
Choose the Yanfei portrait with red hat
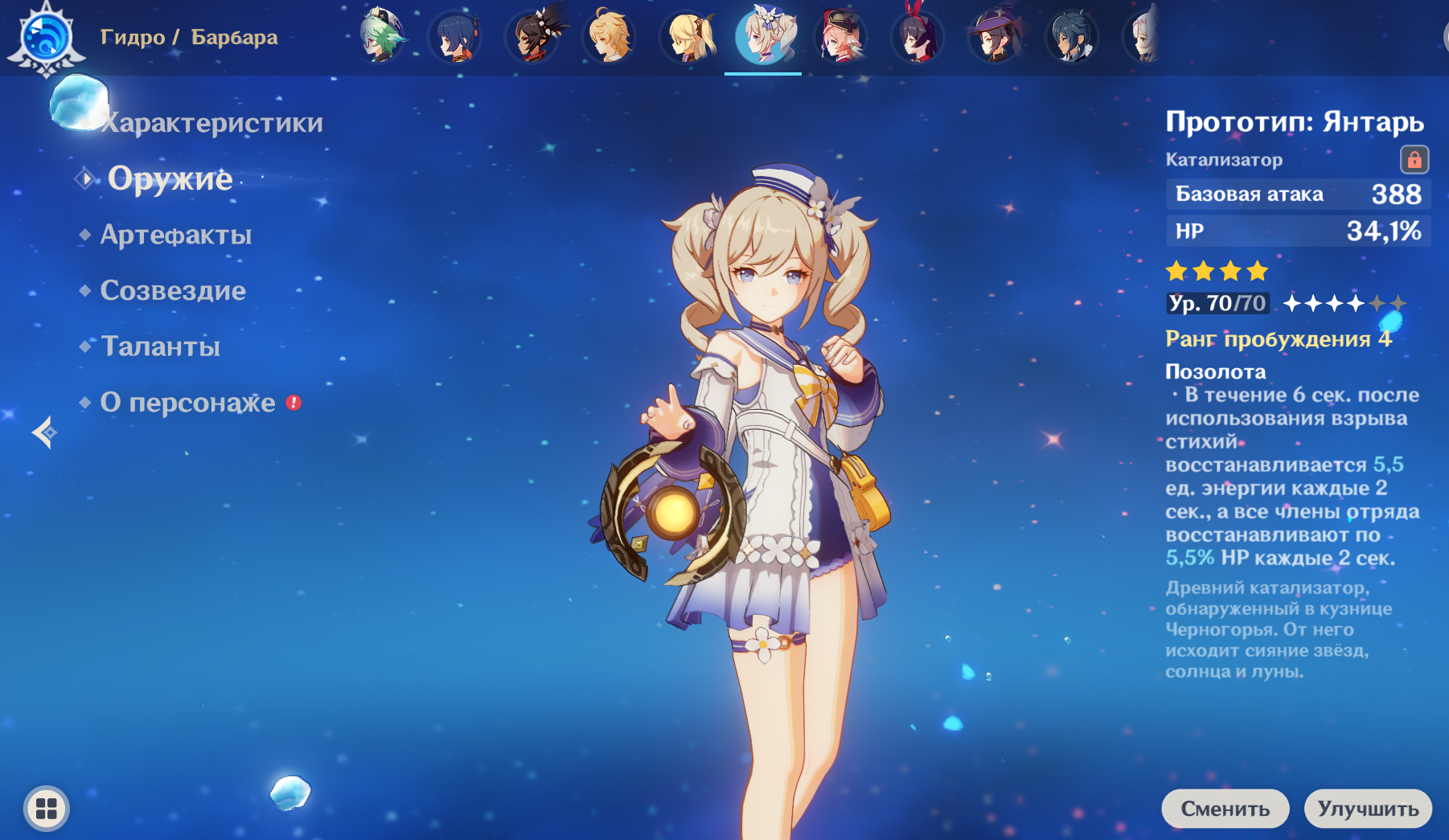[x=840, y=36]
